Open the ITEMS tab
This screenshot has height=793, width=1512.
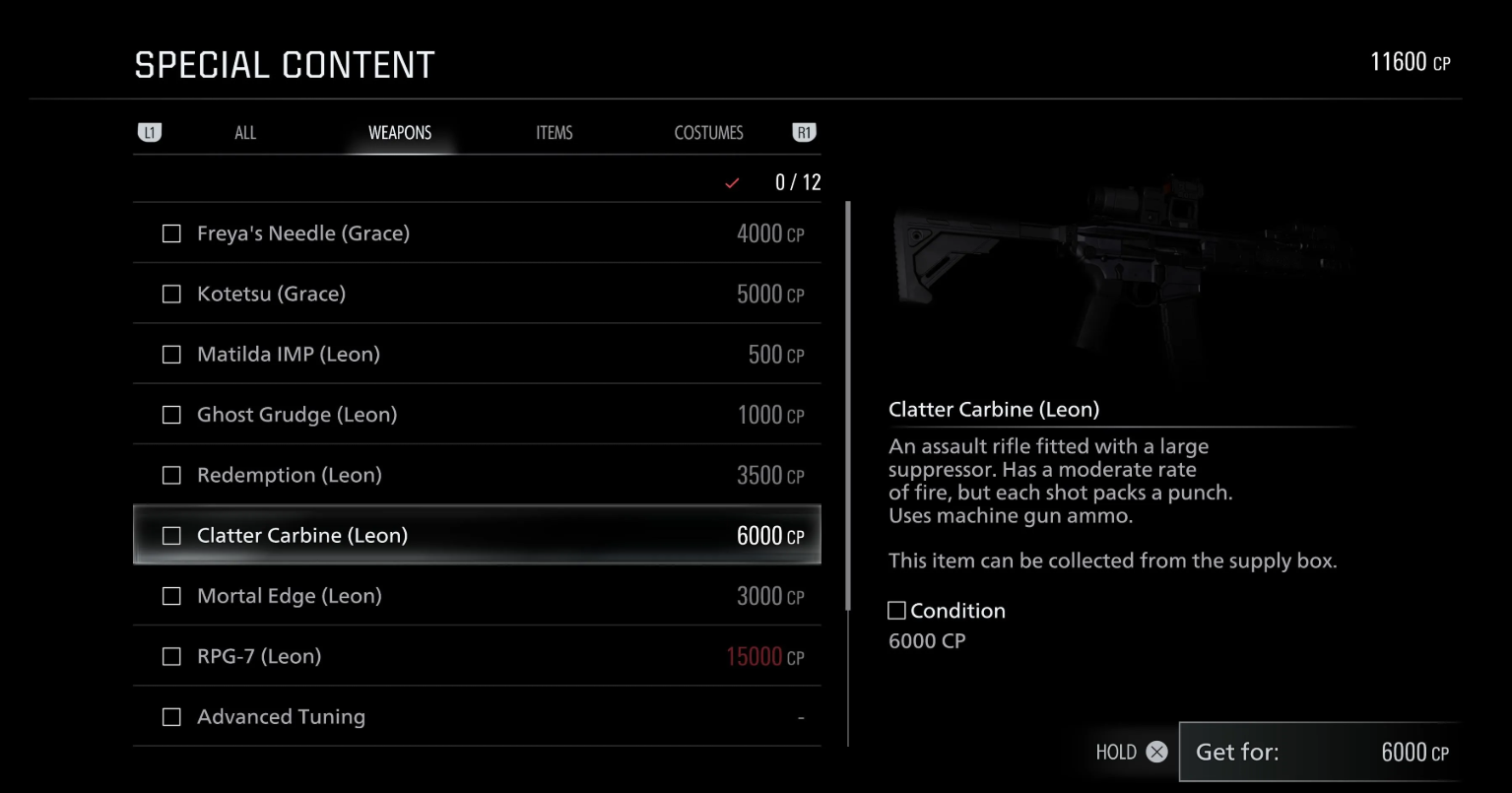(554, 133)
